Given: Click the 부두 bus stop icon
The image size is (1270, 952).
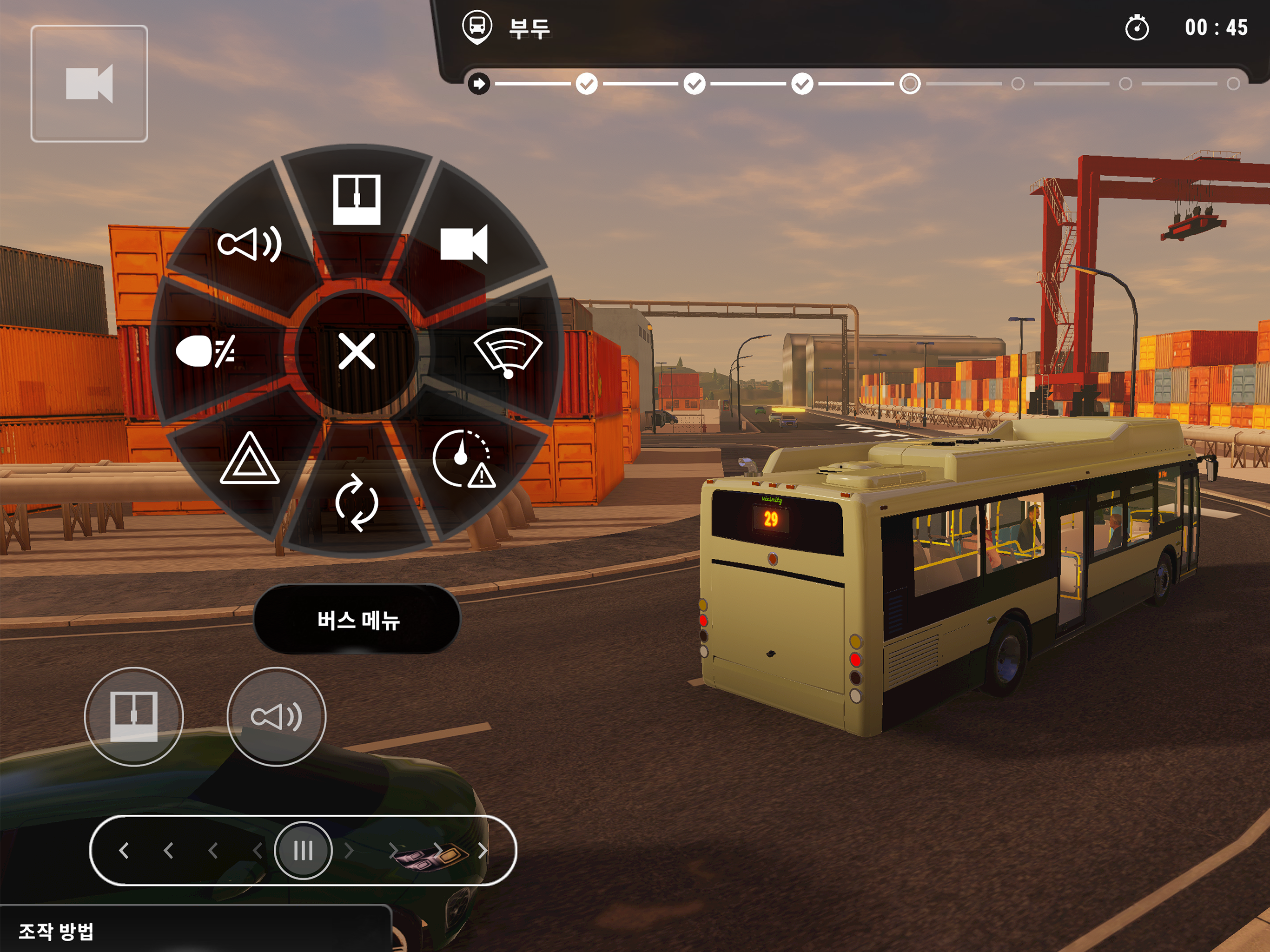Looking at the screenshot, I should [477, 27].
